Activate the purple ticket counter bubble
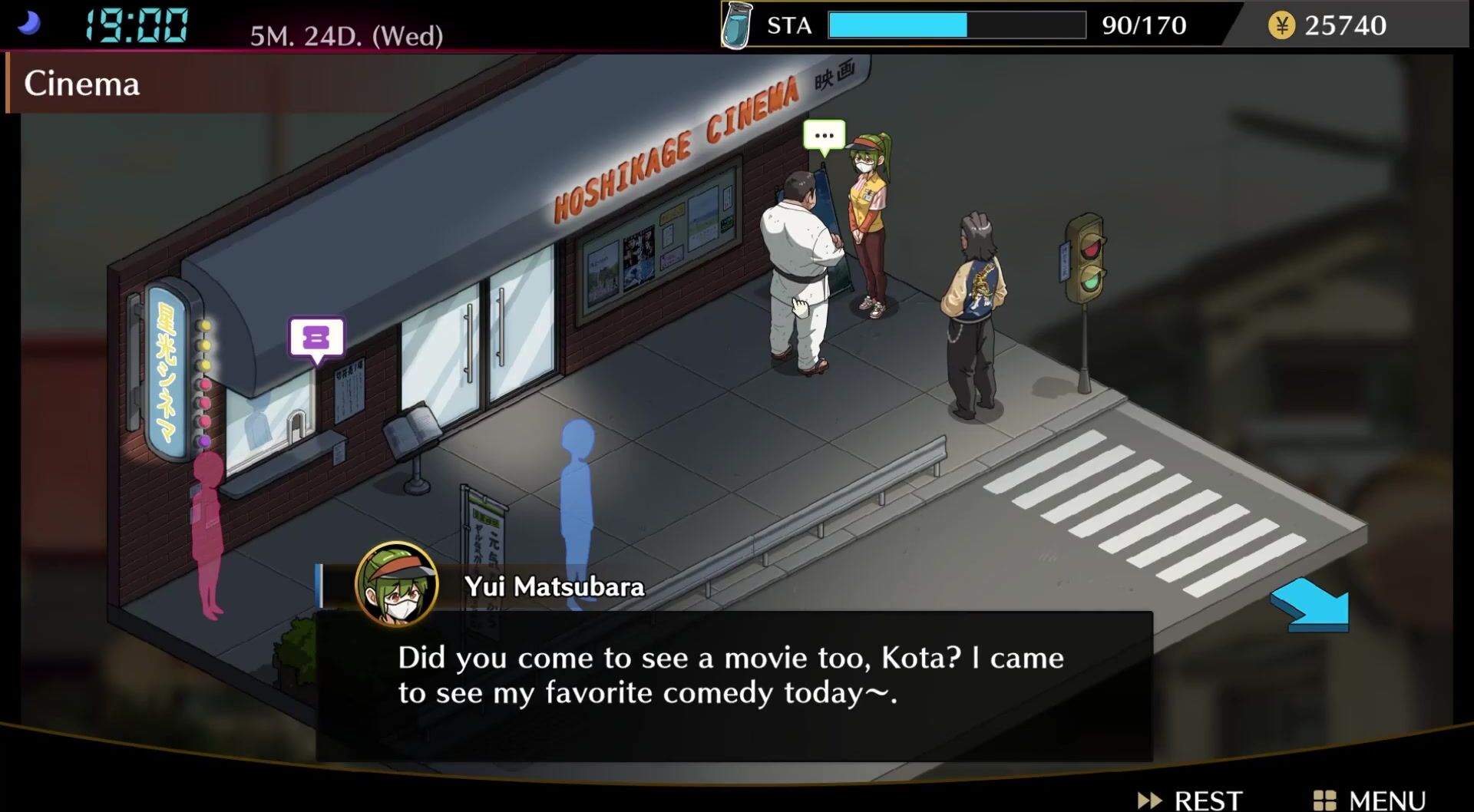The height and width of the screenshot is (812, 1474). pos(316,338)
